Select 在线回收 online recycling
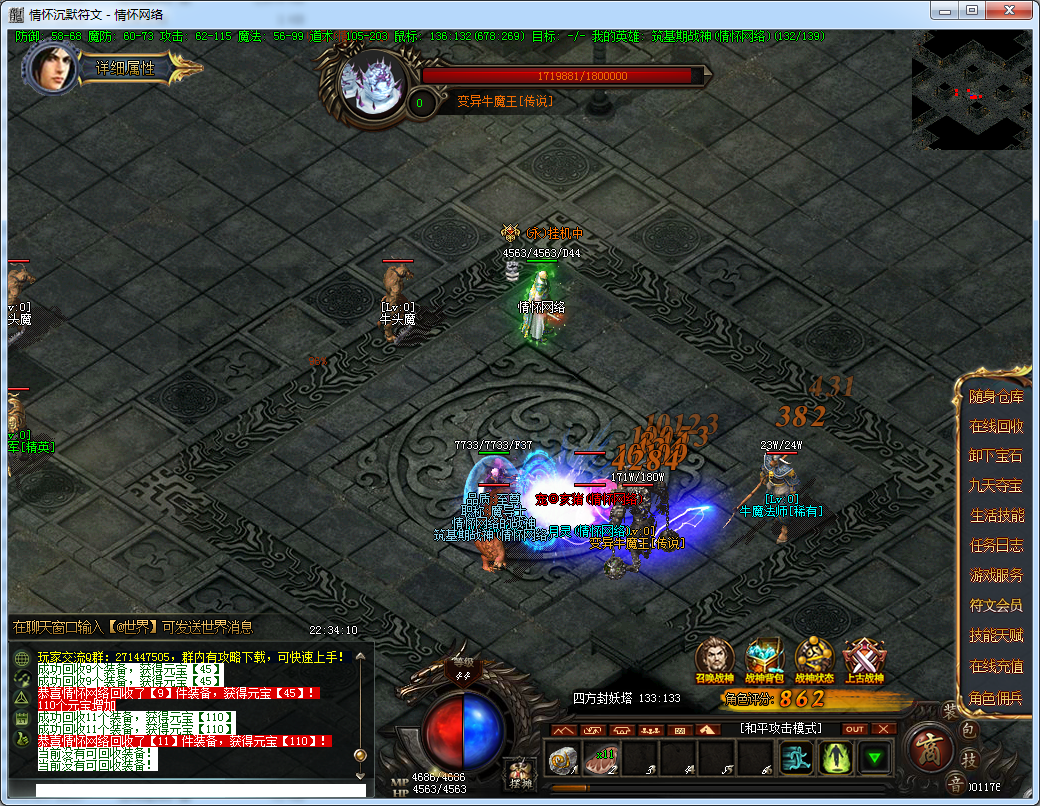This screenshot has width=1040, height=806. [x=996, y=426]
